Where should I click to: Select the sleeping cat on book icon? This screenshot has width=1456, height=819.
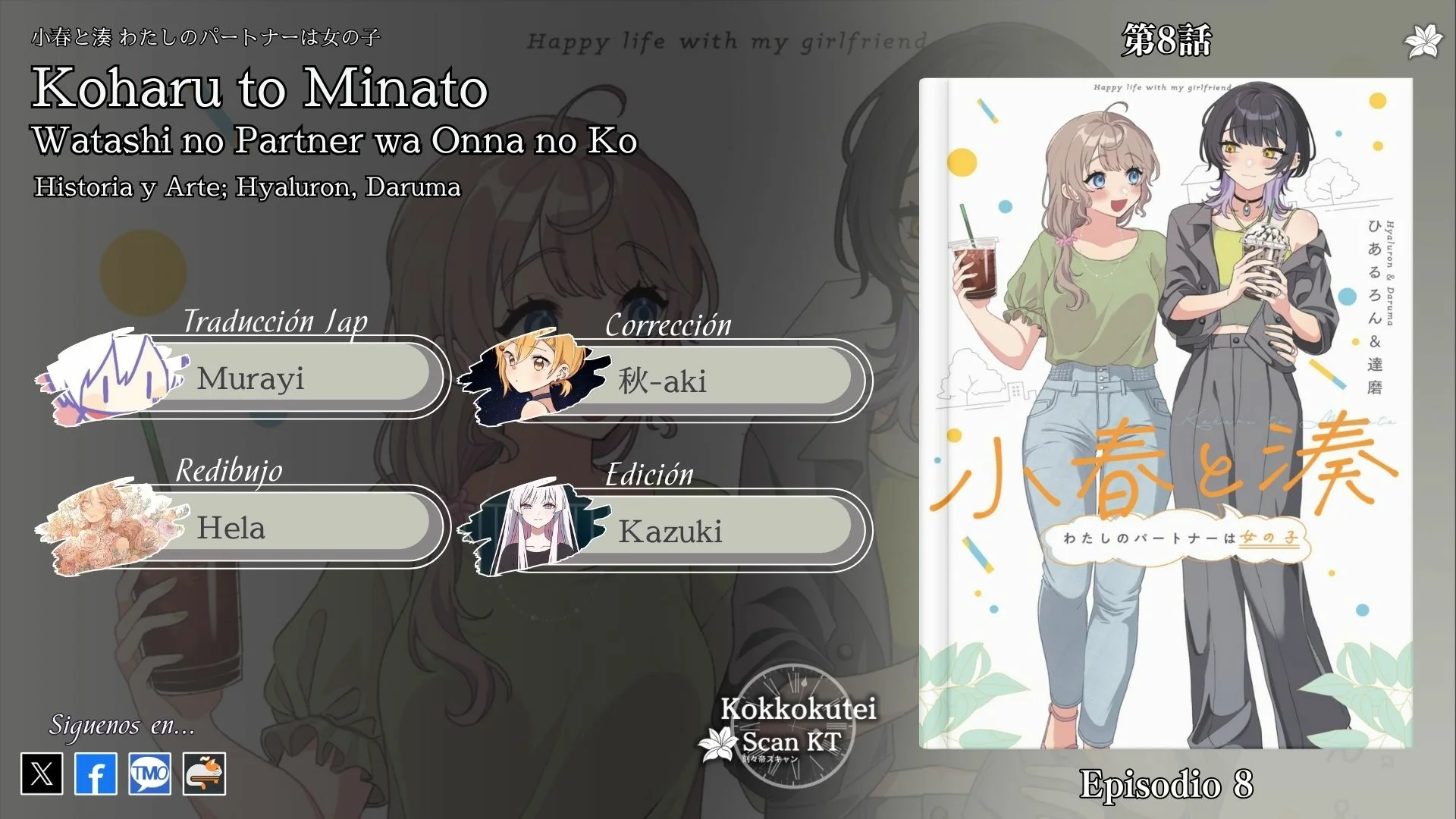[204, 773]
